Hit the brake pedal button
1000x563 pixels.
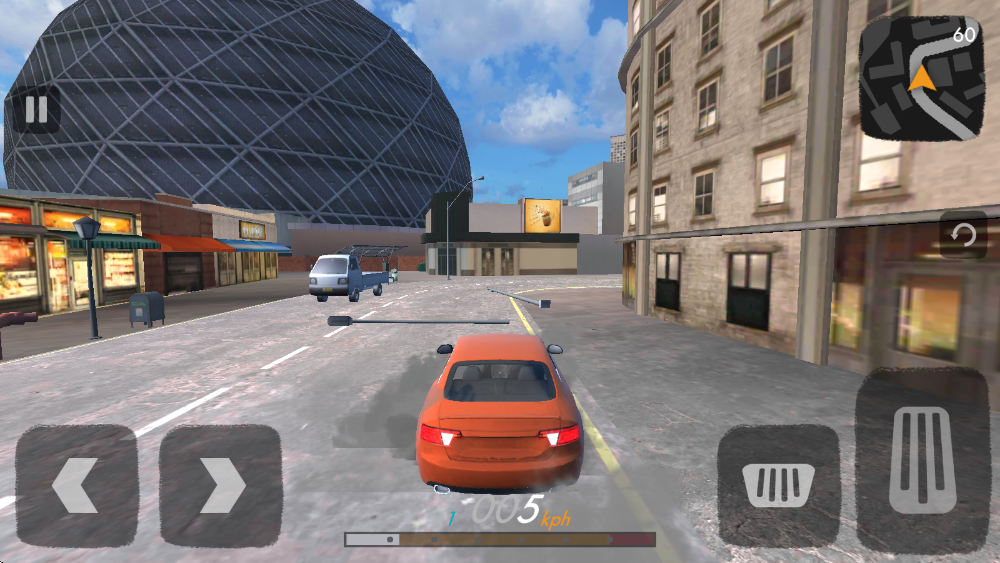pos(779,485)
